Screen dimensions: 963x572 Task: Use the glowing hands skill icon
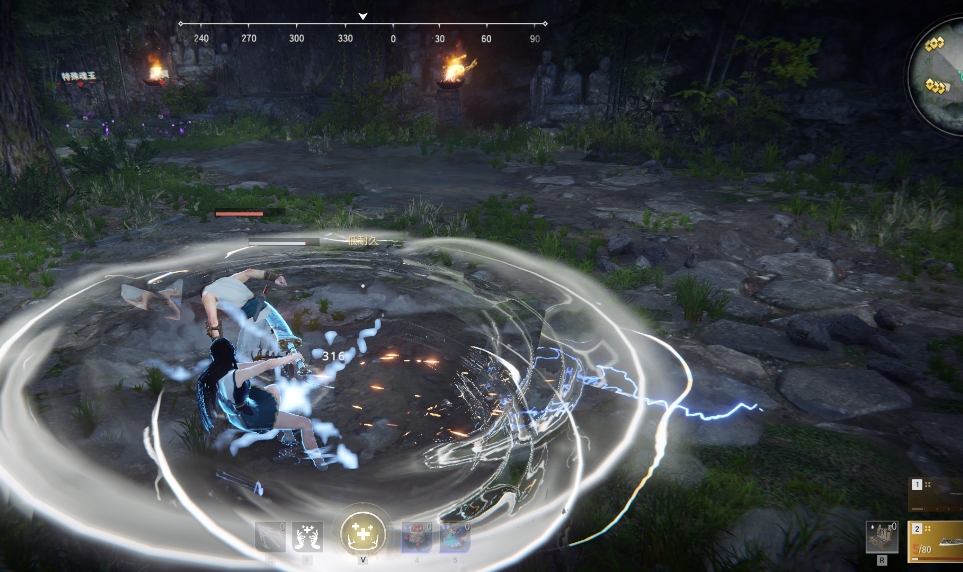tap(307, 537)
